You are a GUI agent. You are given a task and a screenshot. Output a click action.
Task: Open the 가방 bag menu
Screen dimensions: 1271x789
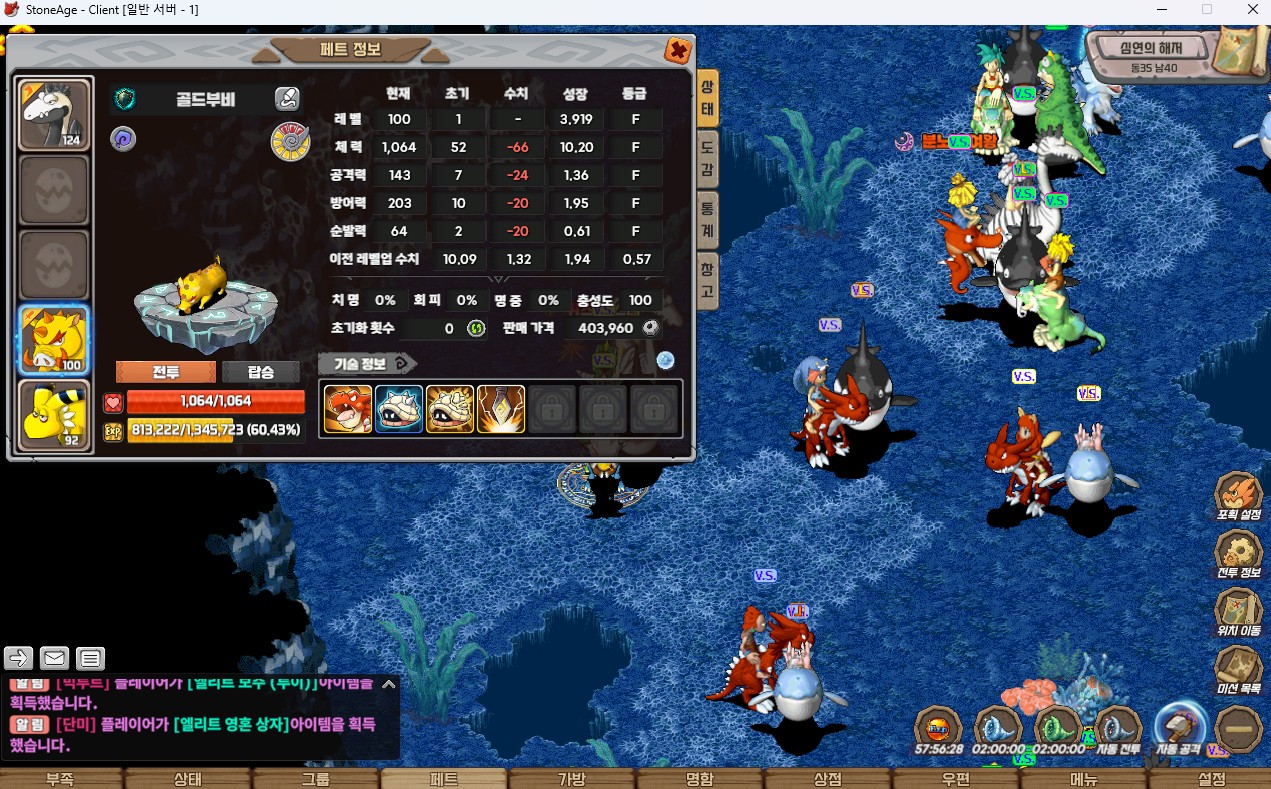tap(571, 779)
